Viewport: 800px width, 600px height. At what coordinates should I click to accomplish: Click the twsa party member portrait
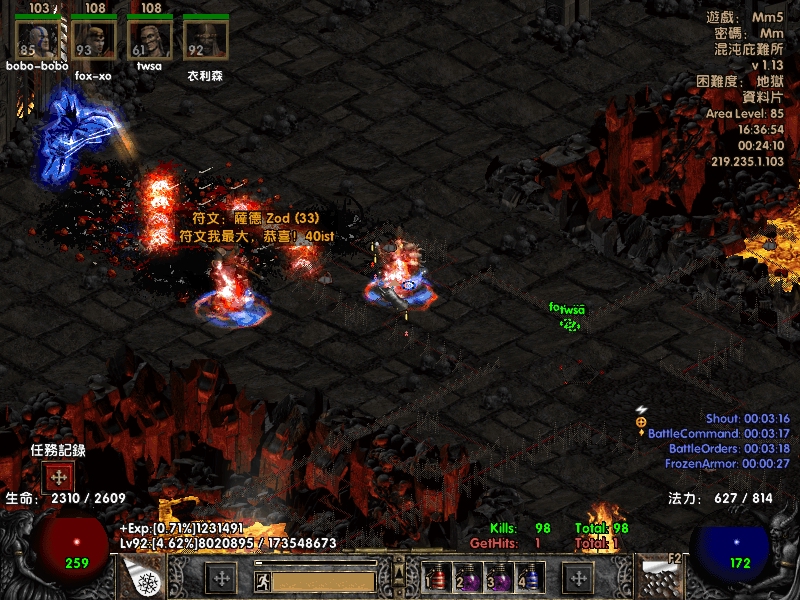pos(150,41)
